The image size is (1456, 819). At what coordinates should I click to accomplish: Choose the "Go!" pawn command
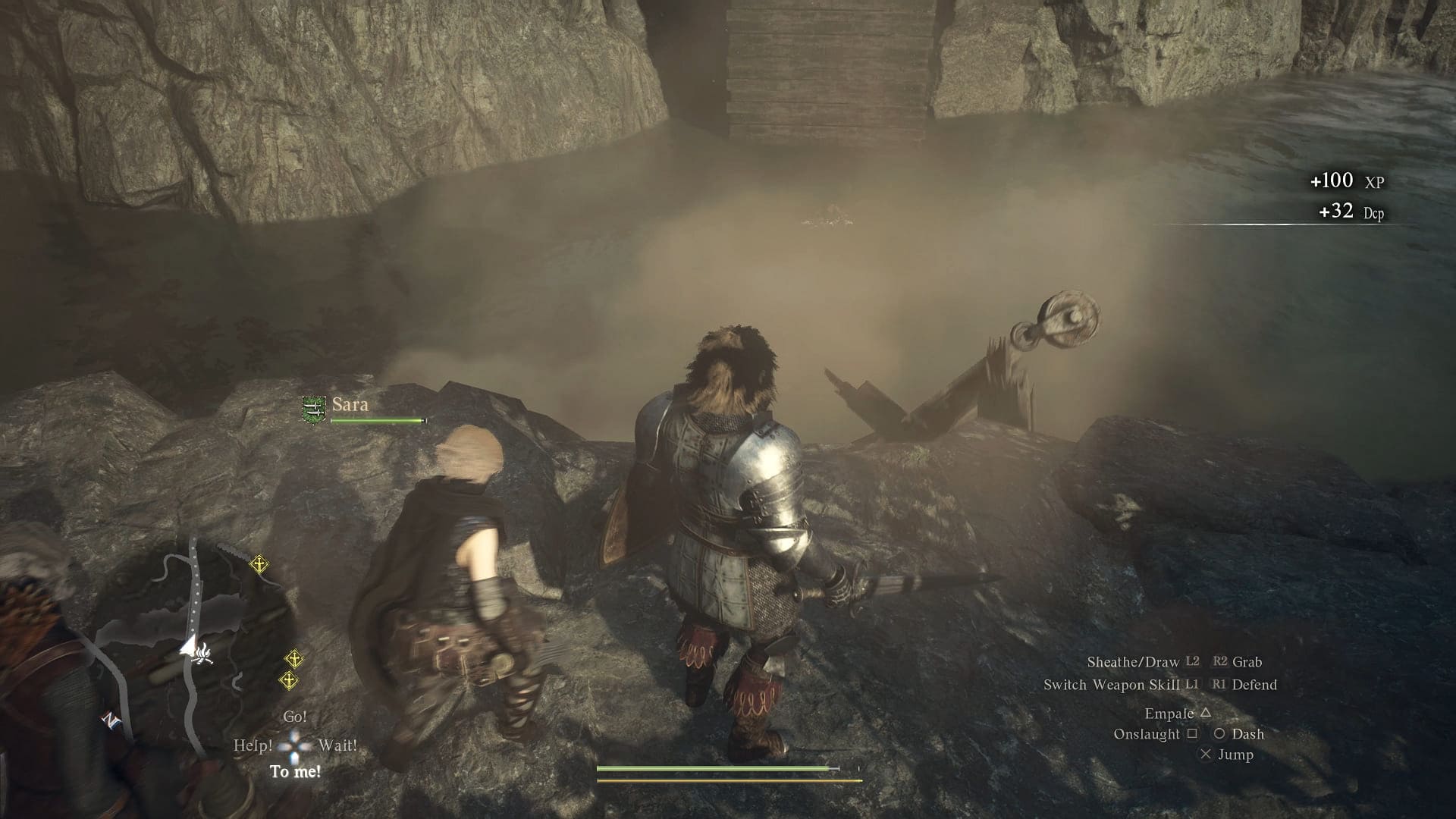(x=295, y=717)
